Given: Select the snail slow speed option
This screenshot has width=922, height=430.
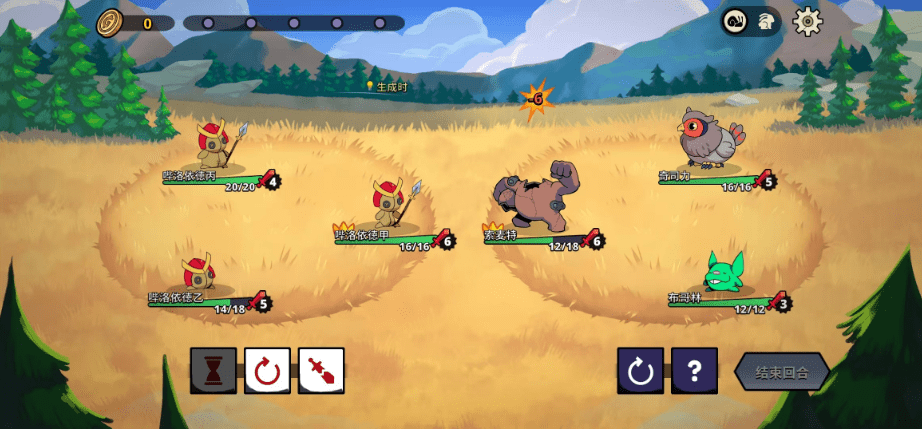Looking at the screenshot, I should [738, 21].
